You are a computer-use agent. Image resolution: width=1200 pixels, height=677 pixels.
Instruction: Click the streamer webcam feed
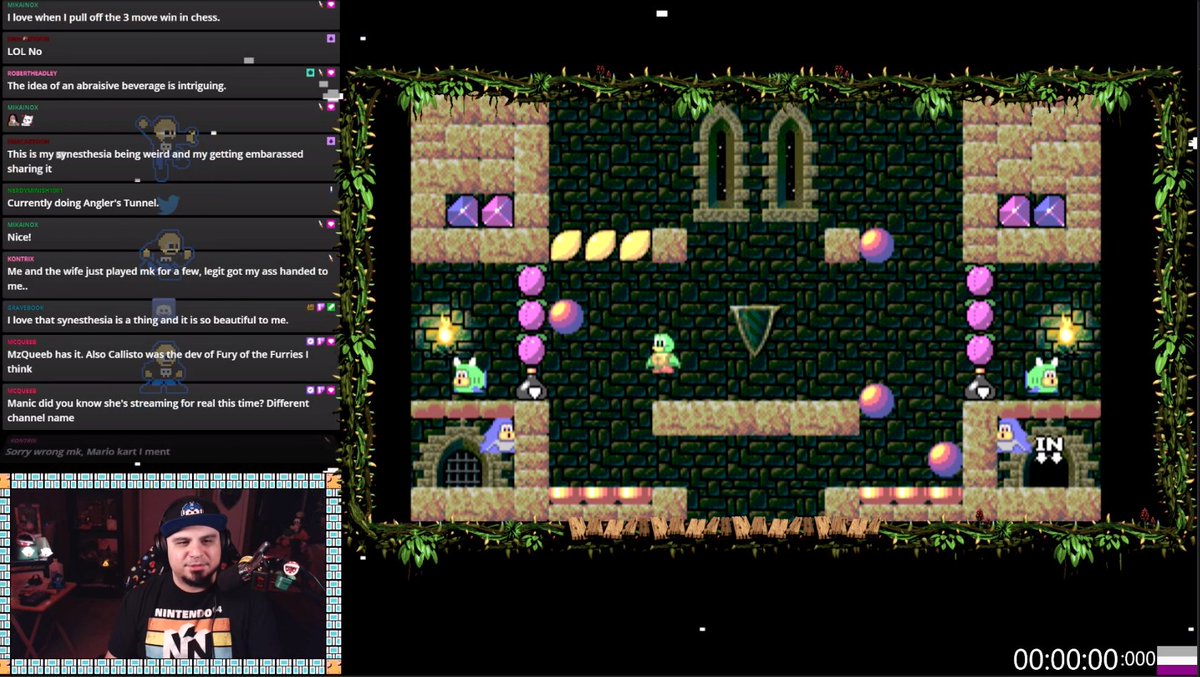(169, 574)
